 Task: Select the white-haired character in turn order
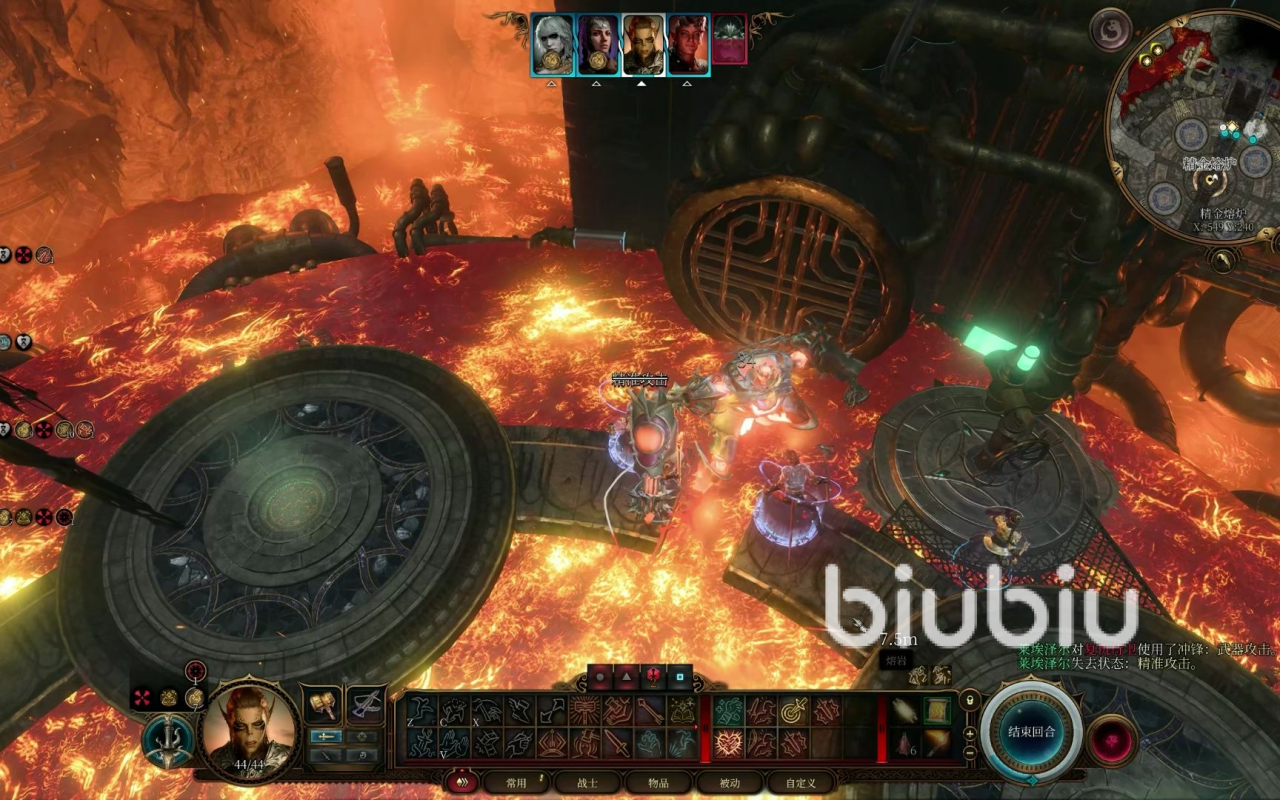(x=552, y=45)
